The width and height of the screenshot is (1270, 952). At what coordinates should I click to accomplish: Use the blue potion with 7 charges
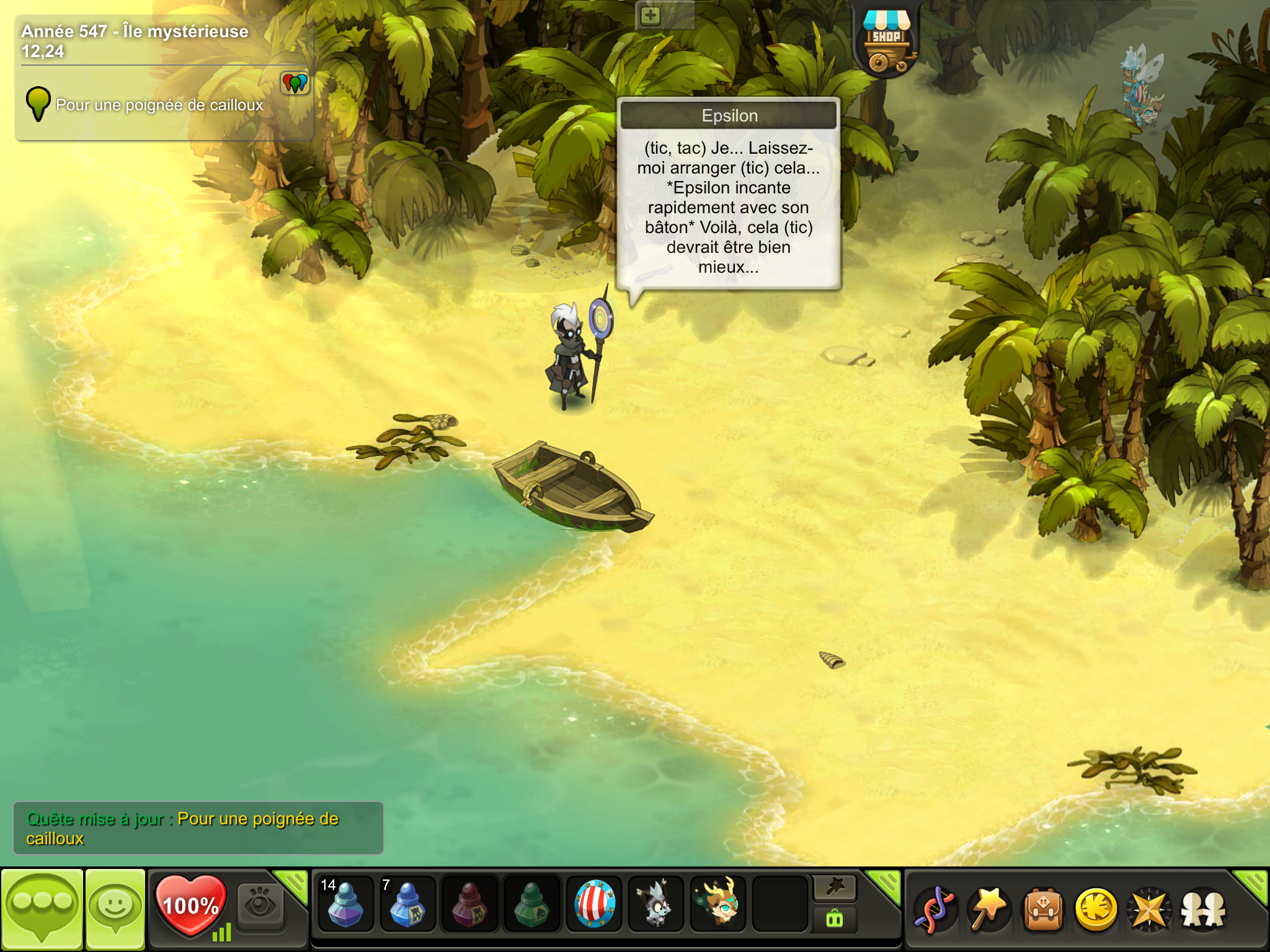pos(407,904)
